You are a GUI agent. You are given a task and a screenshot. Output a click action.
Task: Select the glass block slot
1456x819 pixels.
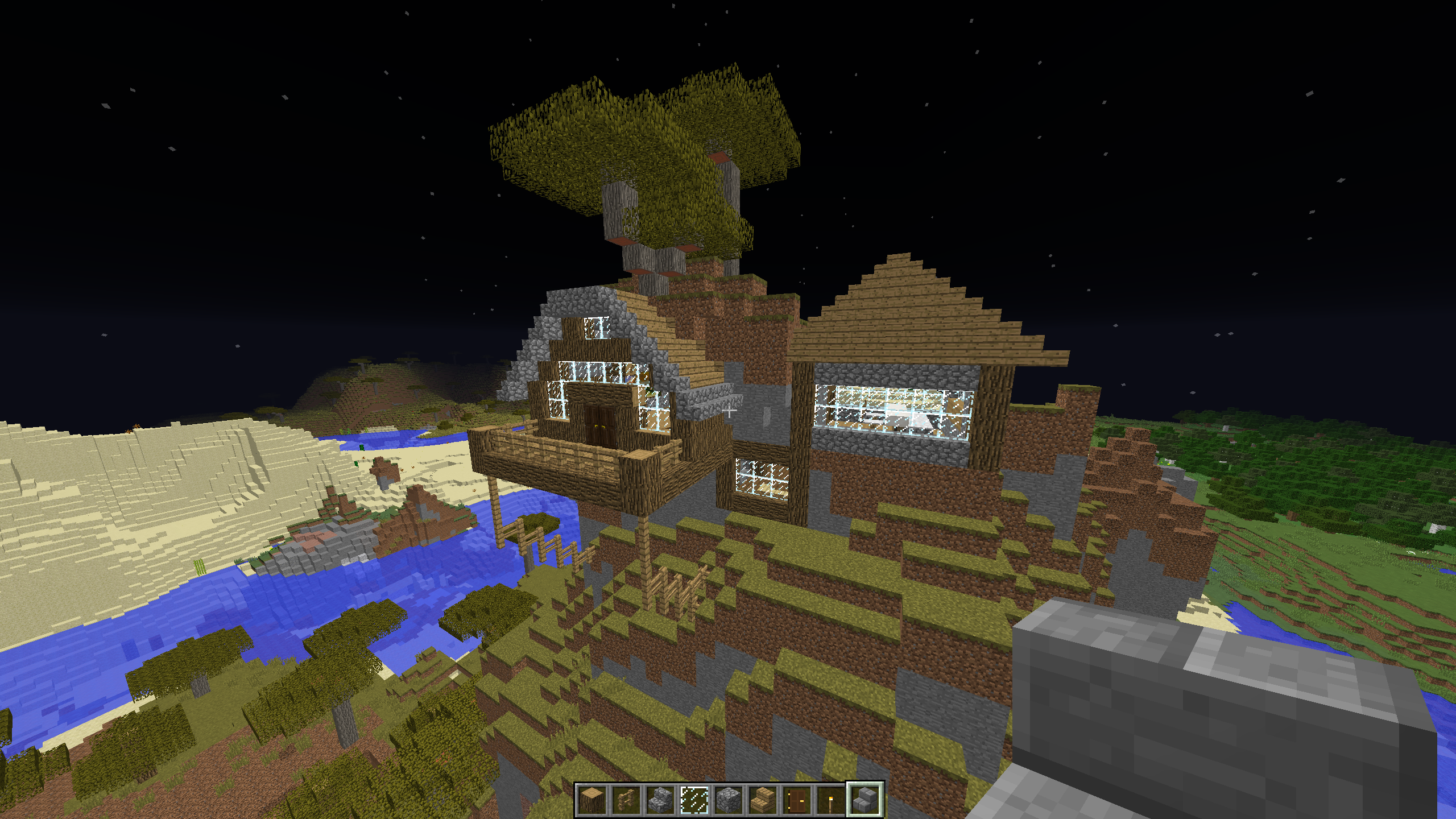694,799
